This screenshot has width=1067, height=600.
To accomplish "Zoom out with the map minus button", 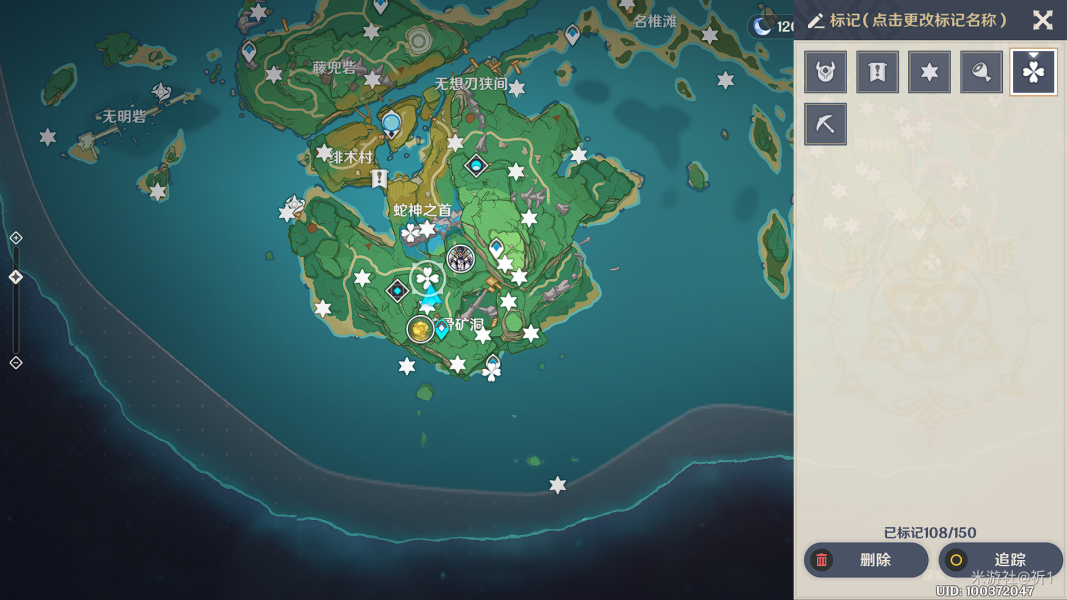I will click(16, 362).
